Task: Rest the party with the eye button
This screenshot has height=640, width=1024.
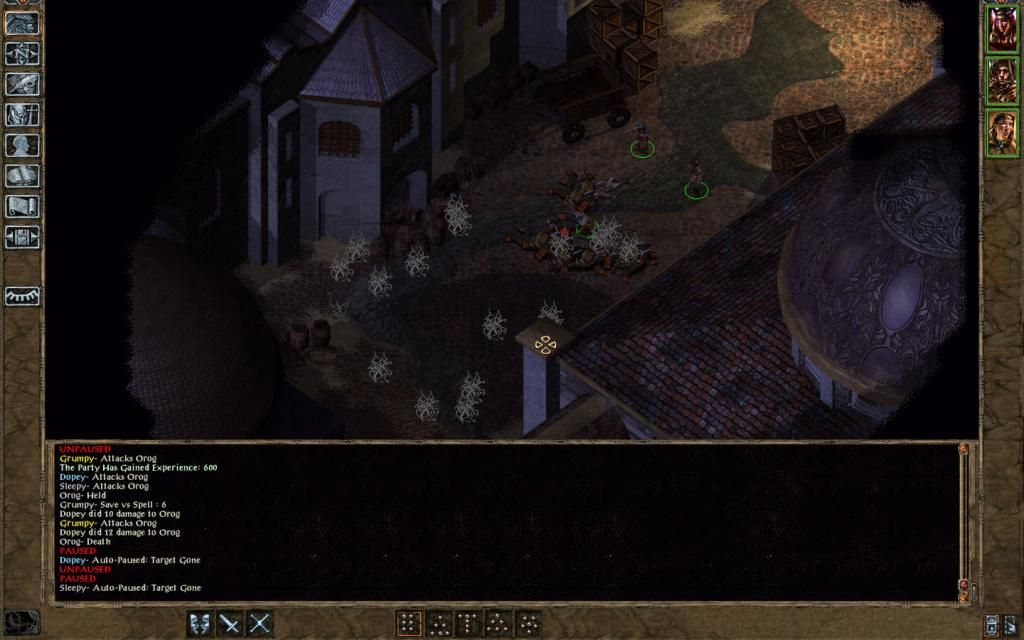Action: click(x=22, y=297)
